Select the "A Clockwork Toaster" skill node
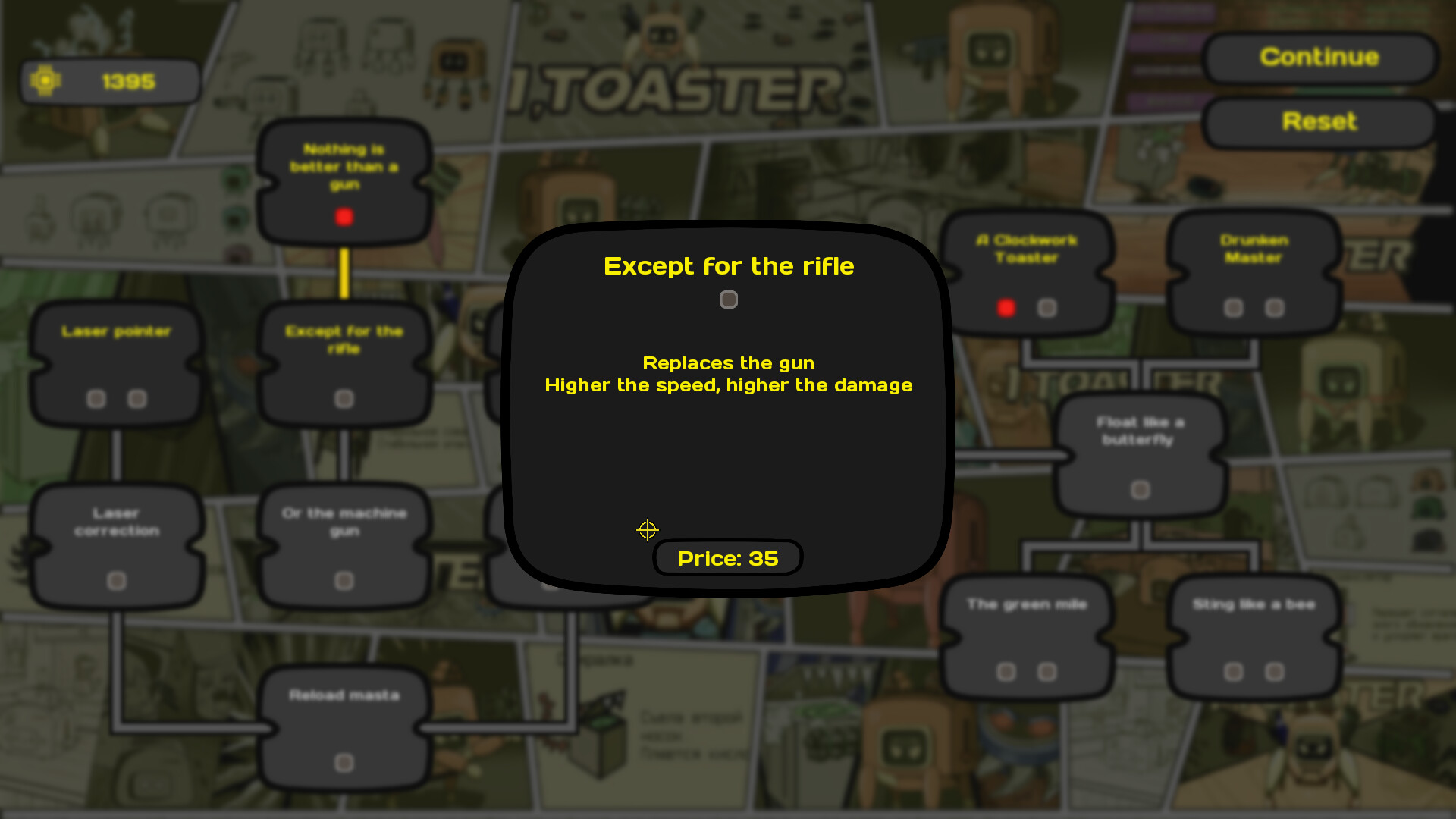This screenshot has width=1456, height=819. tap(1026, 250)
